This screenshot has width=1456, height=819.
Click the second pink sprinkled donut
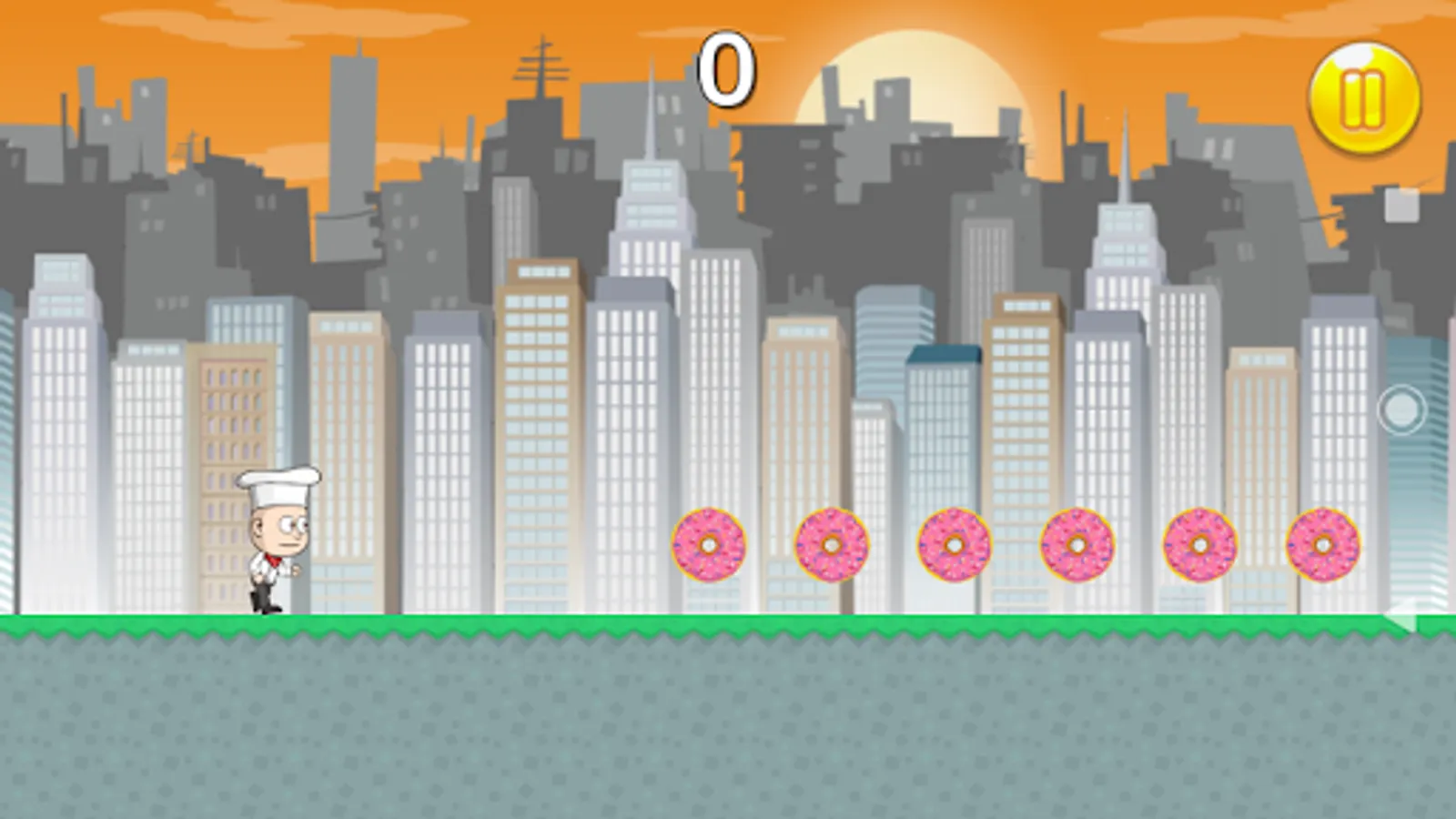point(831,546)
